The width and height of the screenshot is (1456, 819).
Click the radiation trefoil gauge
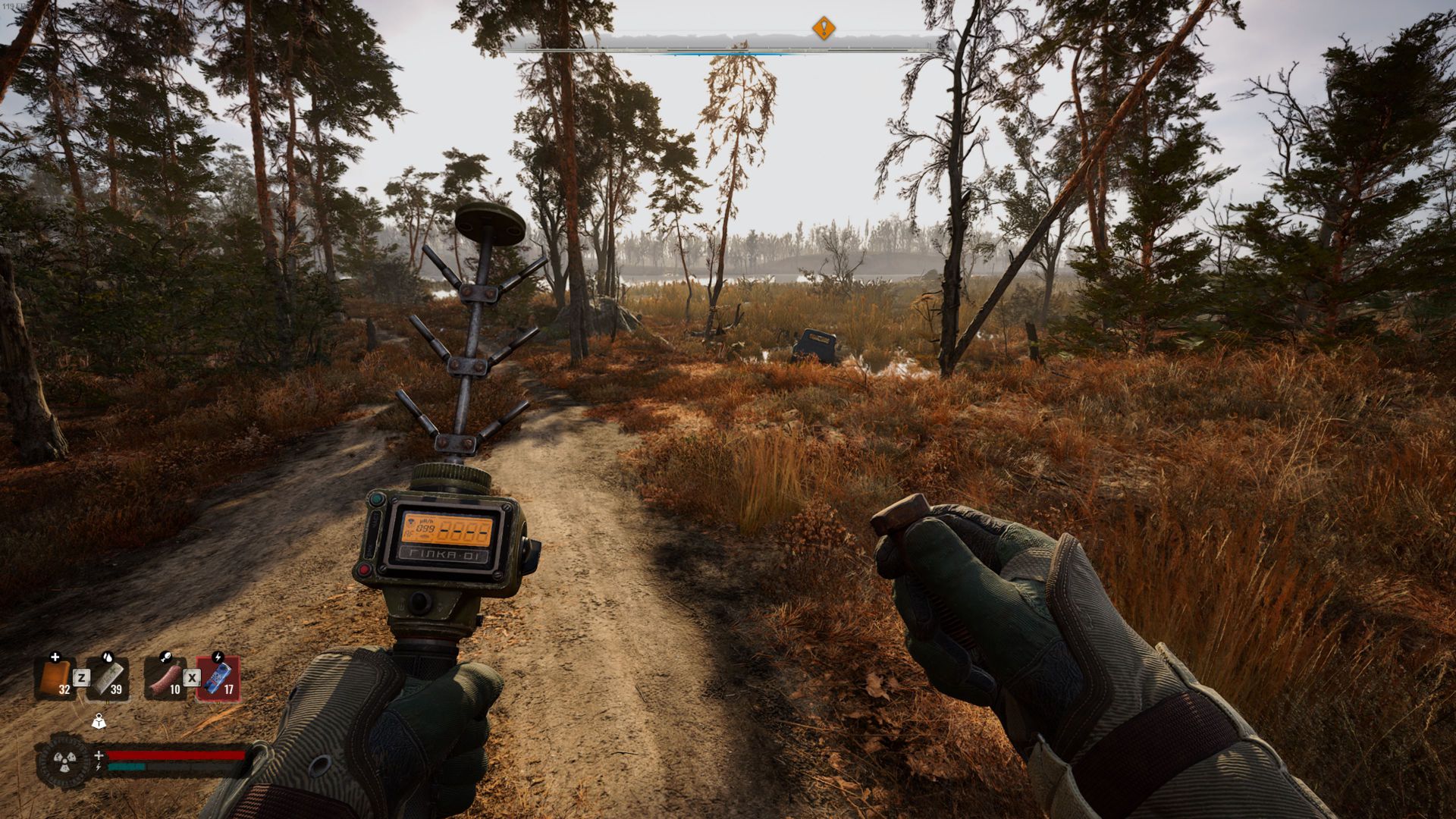tap(64, 761)
